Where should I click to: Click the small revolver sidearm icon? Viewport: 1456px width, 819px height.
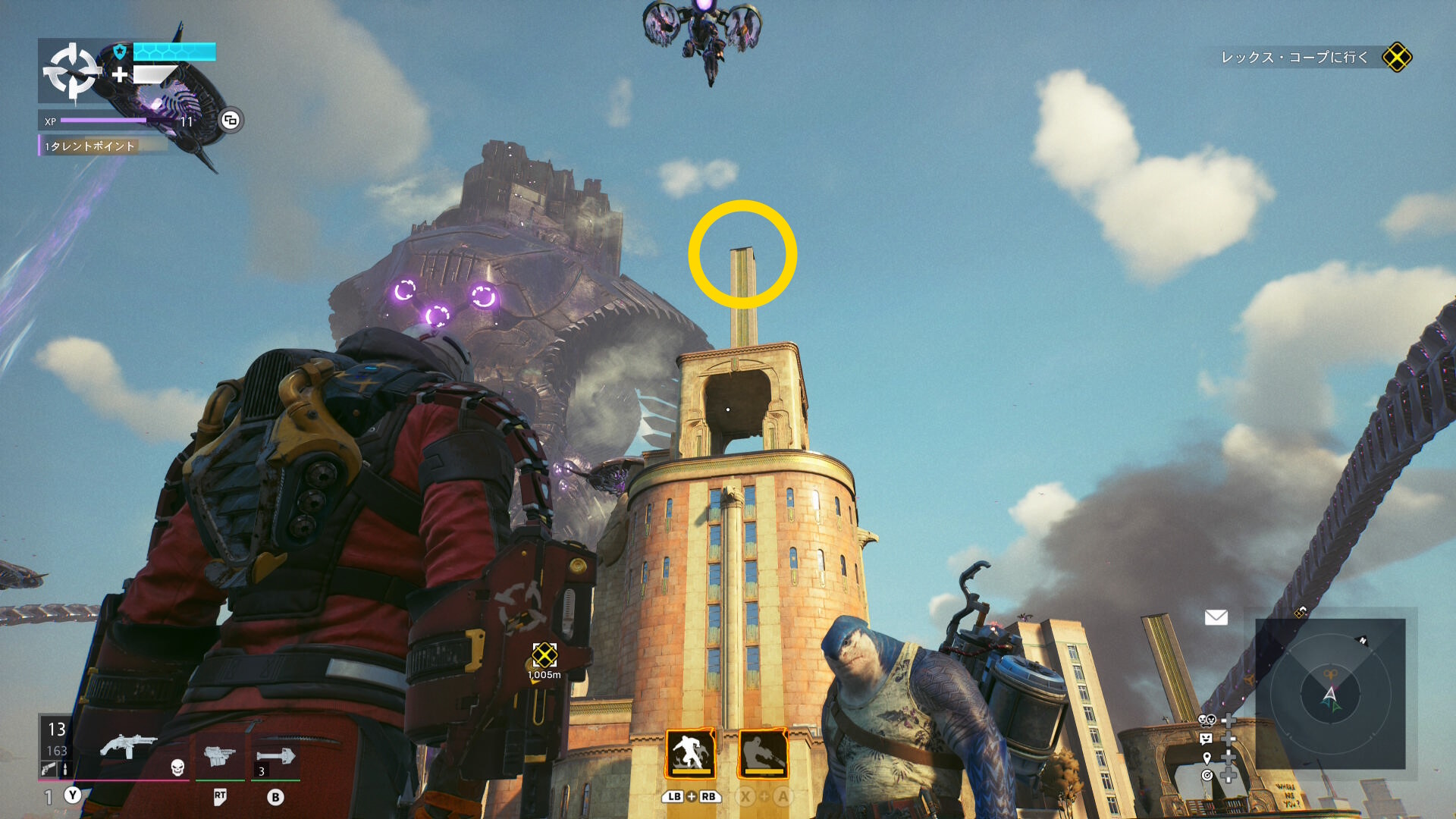click(49, 769)
